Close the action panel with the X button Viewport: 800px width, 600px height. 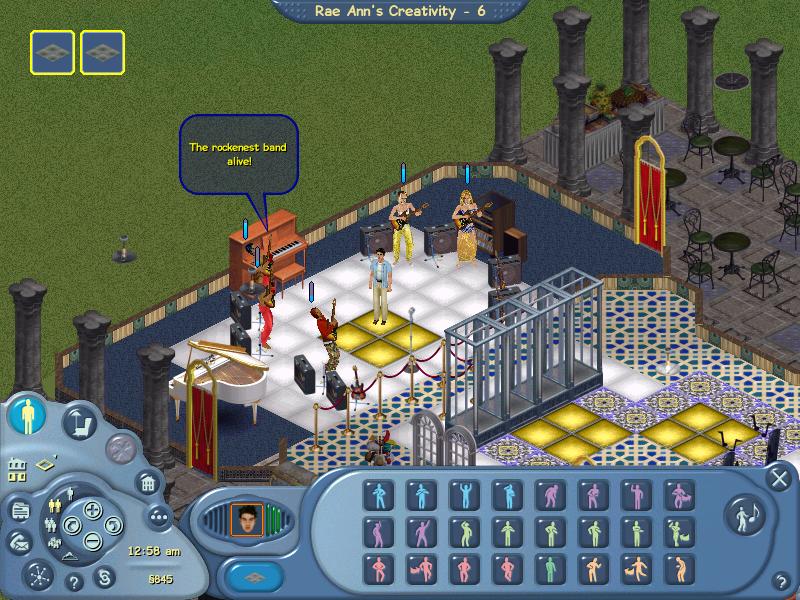coord(778,478)
